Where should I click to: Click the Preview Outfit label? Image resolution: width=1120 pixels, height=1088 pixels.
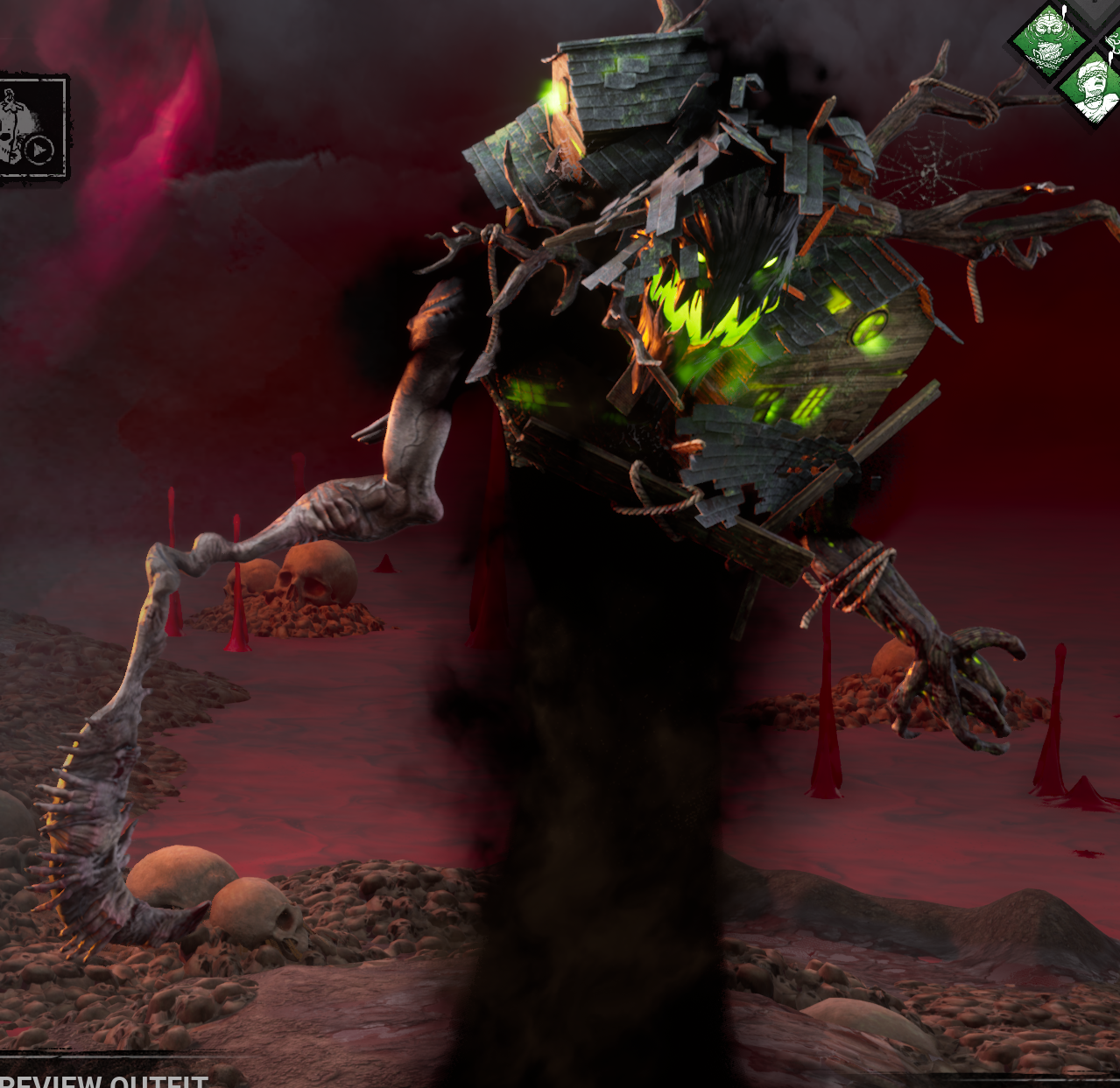coord(103,1079)
